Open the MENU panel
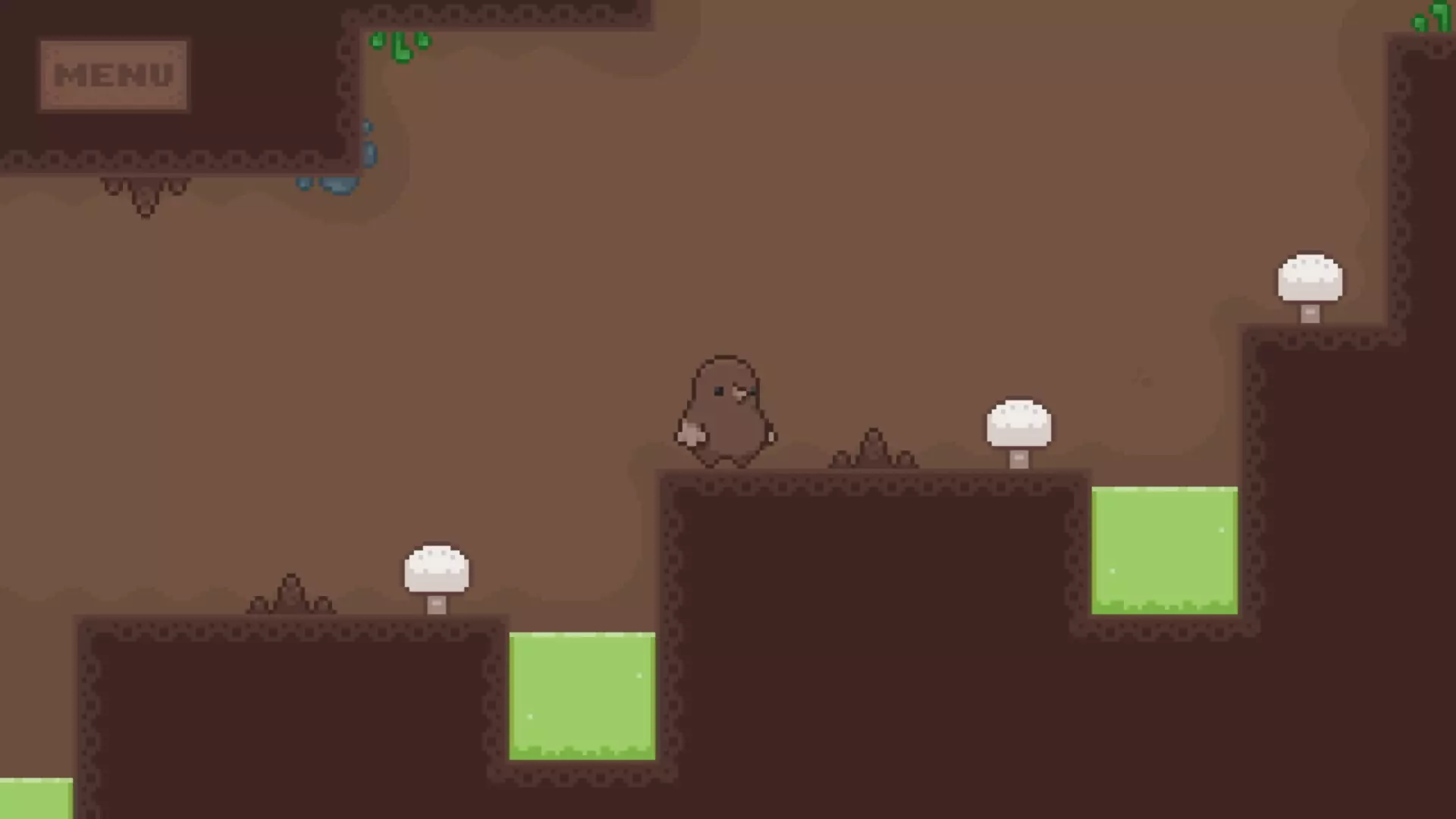The height and width of the screenshot is (819, 1456). tap(112, 73)
